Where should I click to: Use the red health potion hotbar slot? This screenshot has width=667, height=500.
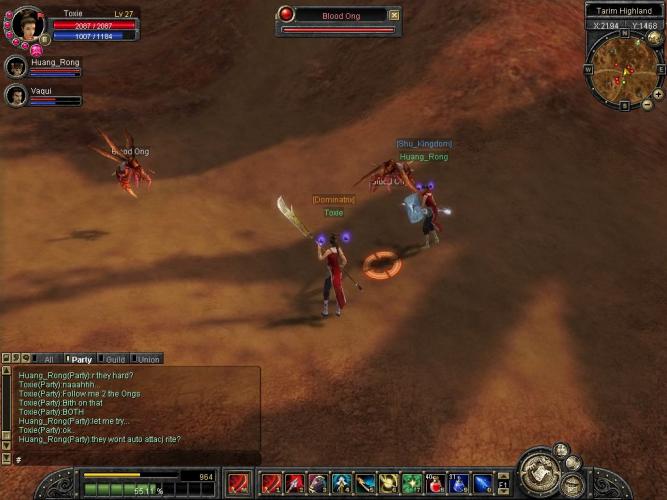coord(436,484)
